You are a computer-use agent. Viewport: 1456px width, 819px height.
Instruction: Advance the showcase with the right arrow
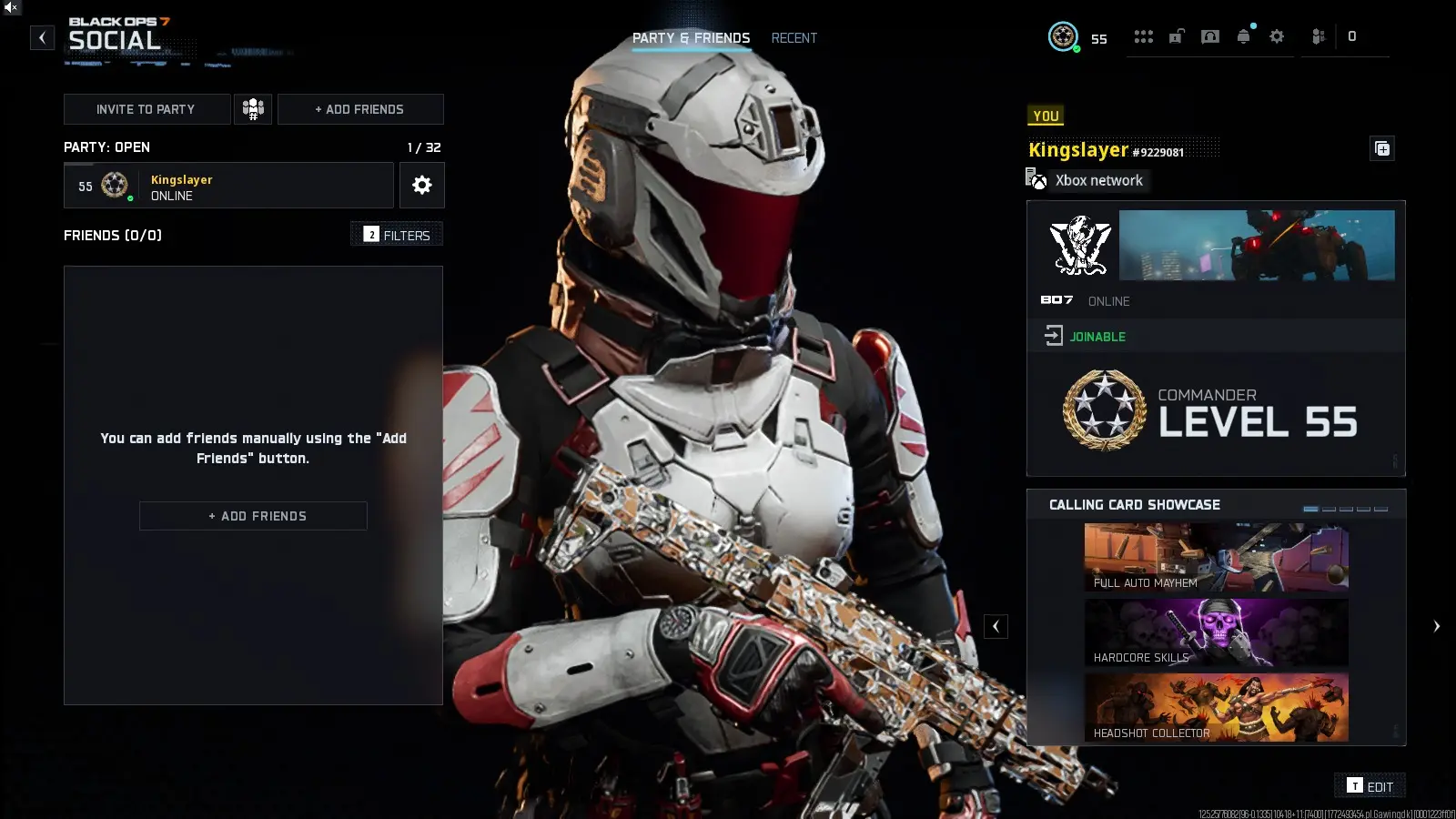tap(1436, 626)
